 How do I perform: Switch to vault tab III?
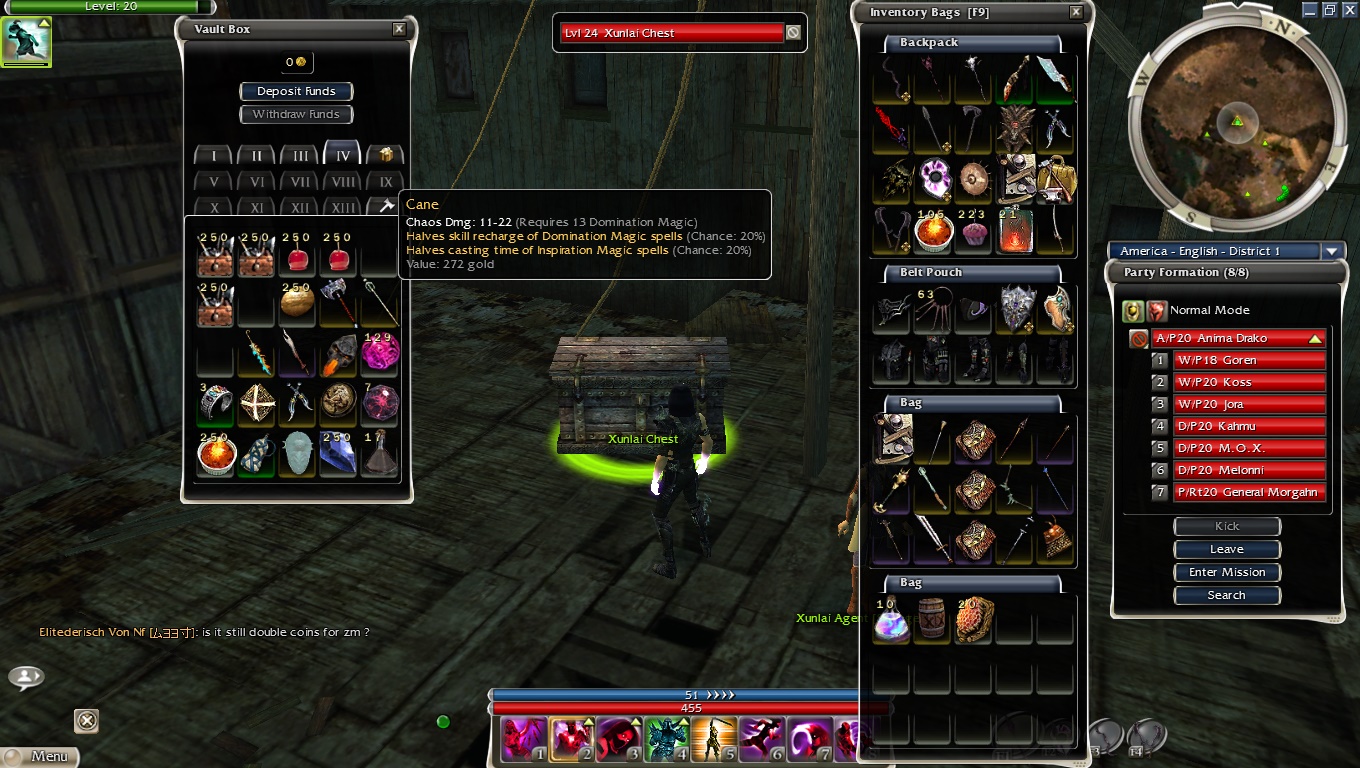pyautogui.click(x=299, y=156)
